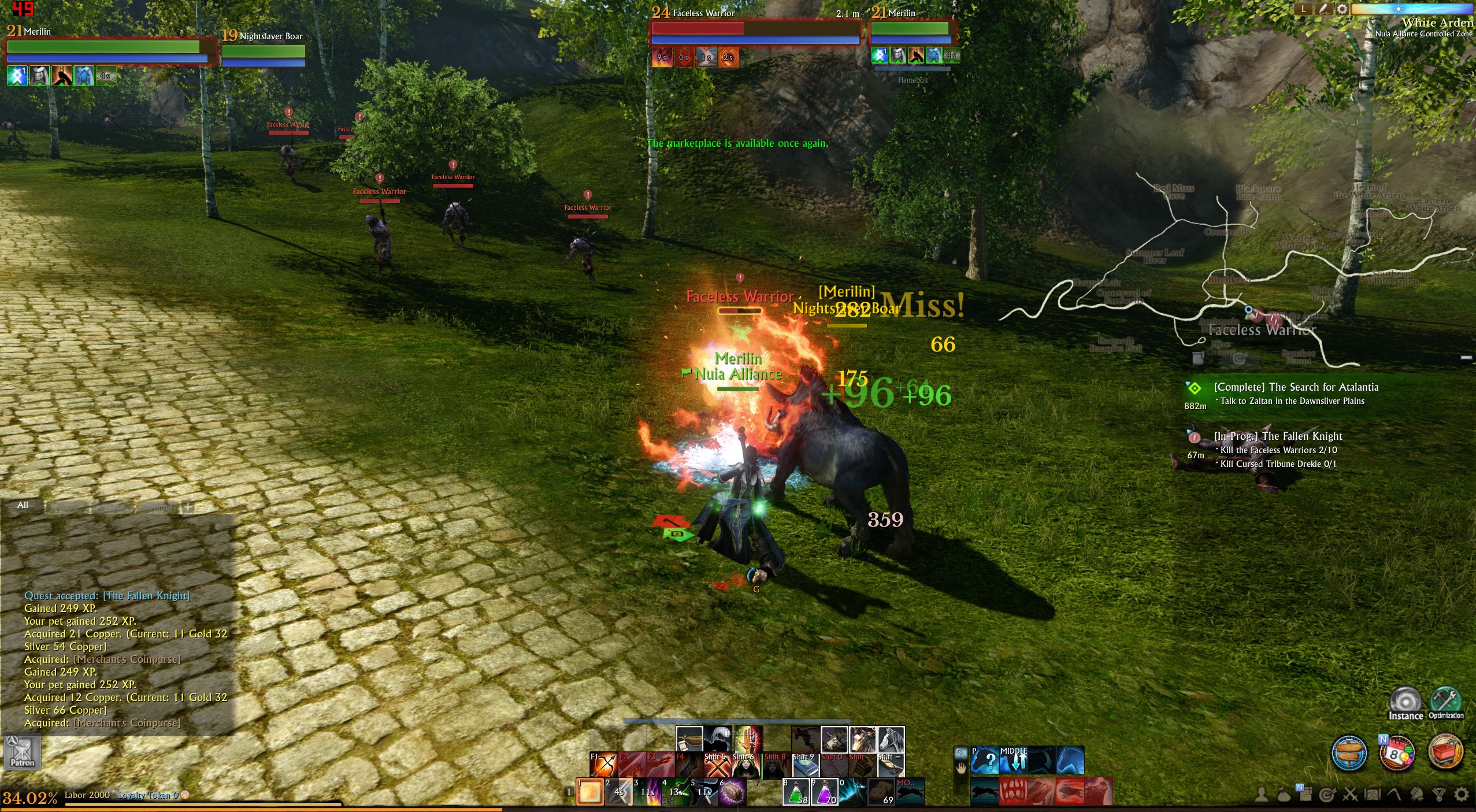Select the boar pet summon icon
The width and height of the screenshot is (1476, 812).
coord(834,739)
